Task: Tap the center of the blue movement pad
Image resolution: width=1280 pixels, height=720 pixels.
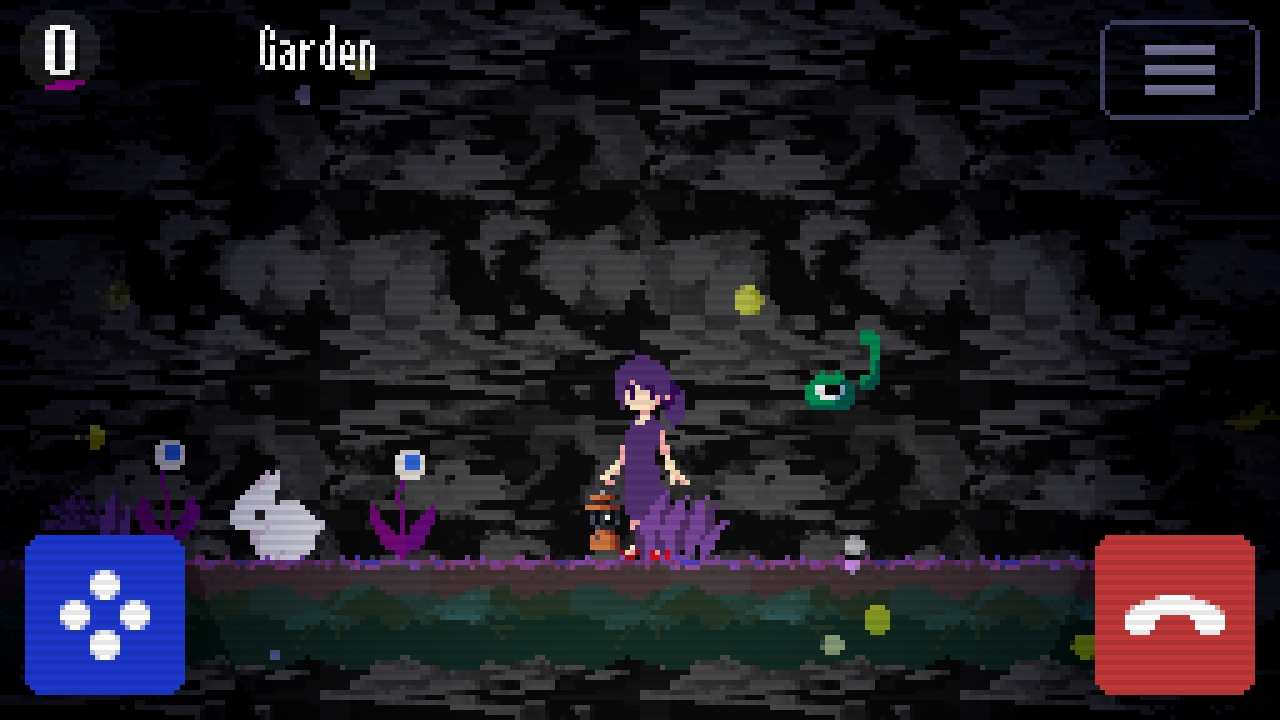Action: point(105,613)
